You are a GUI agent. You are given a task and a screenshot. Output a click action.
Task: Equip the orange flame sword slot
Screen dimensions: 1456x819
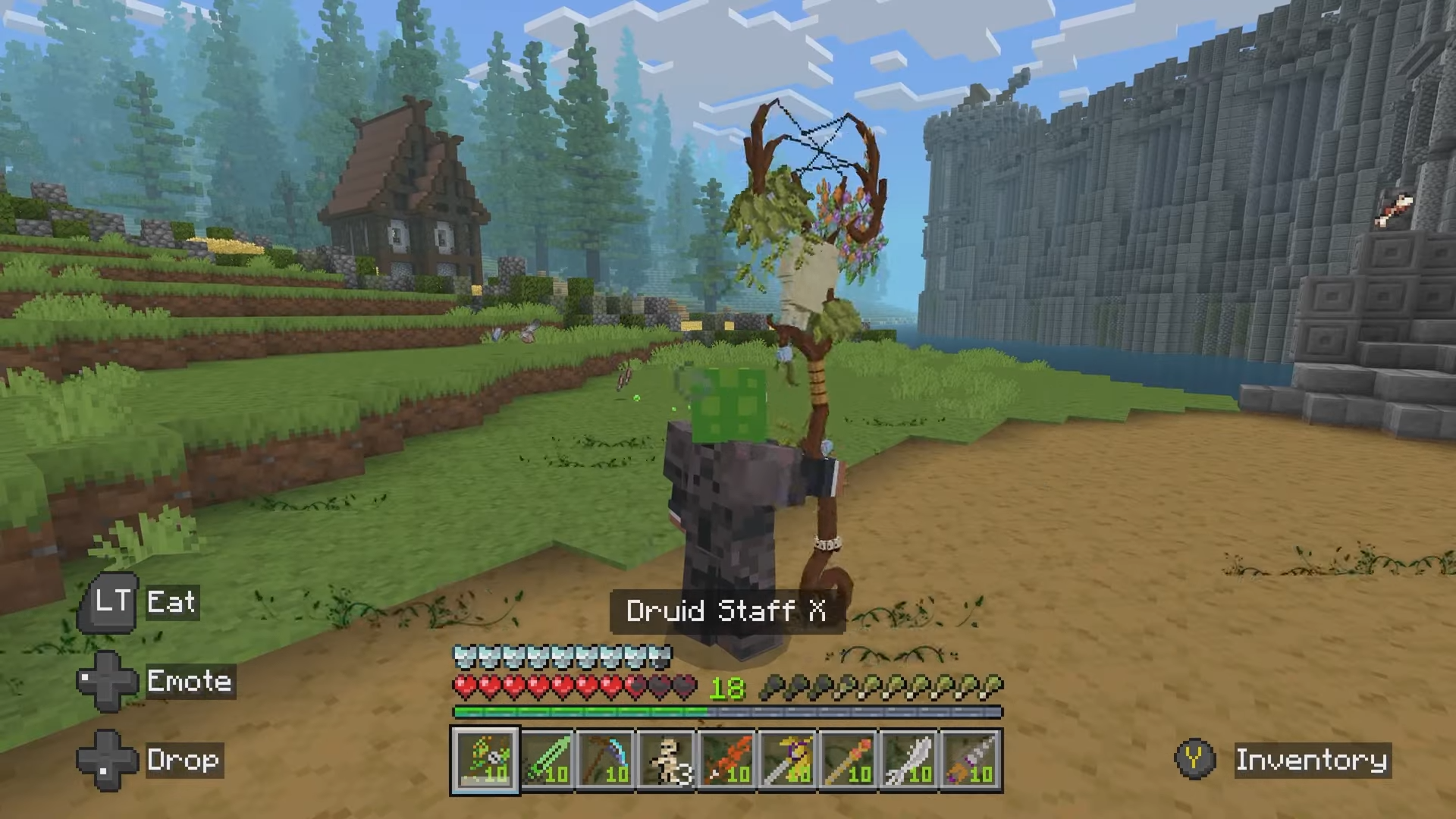(x=728, y=761)
